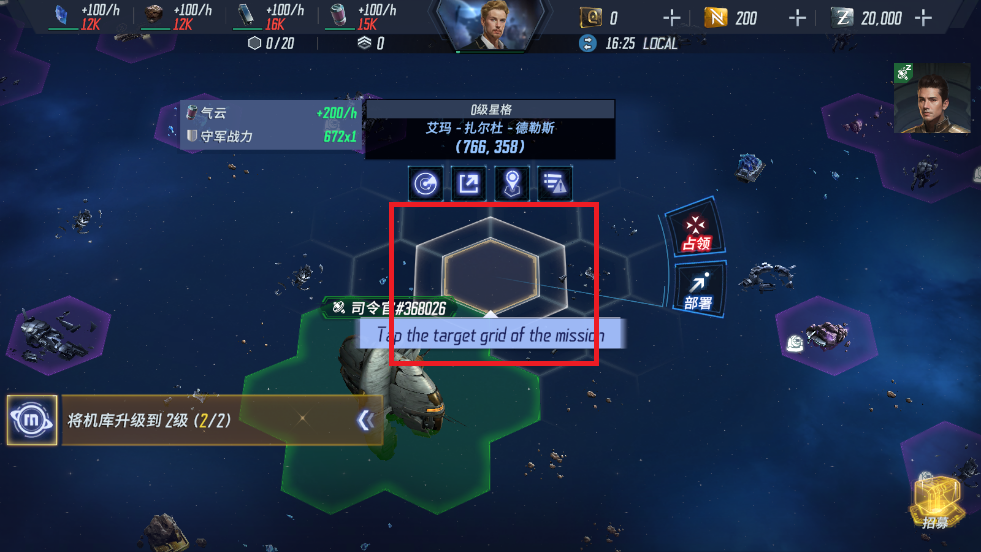Screen dimensions: 981x552
Task: Click the circular refresh icon under coordinates
Action: point(426,183)
